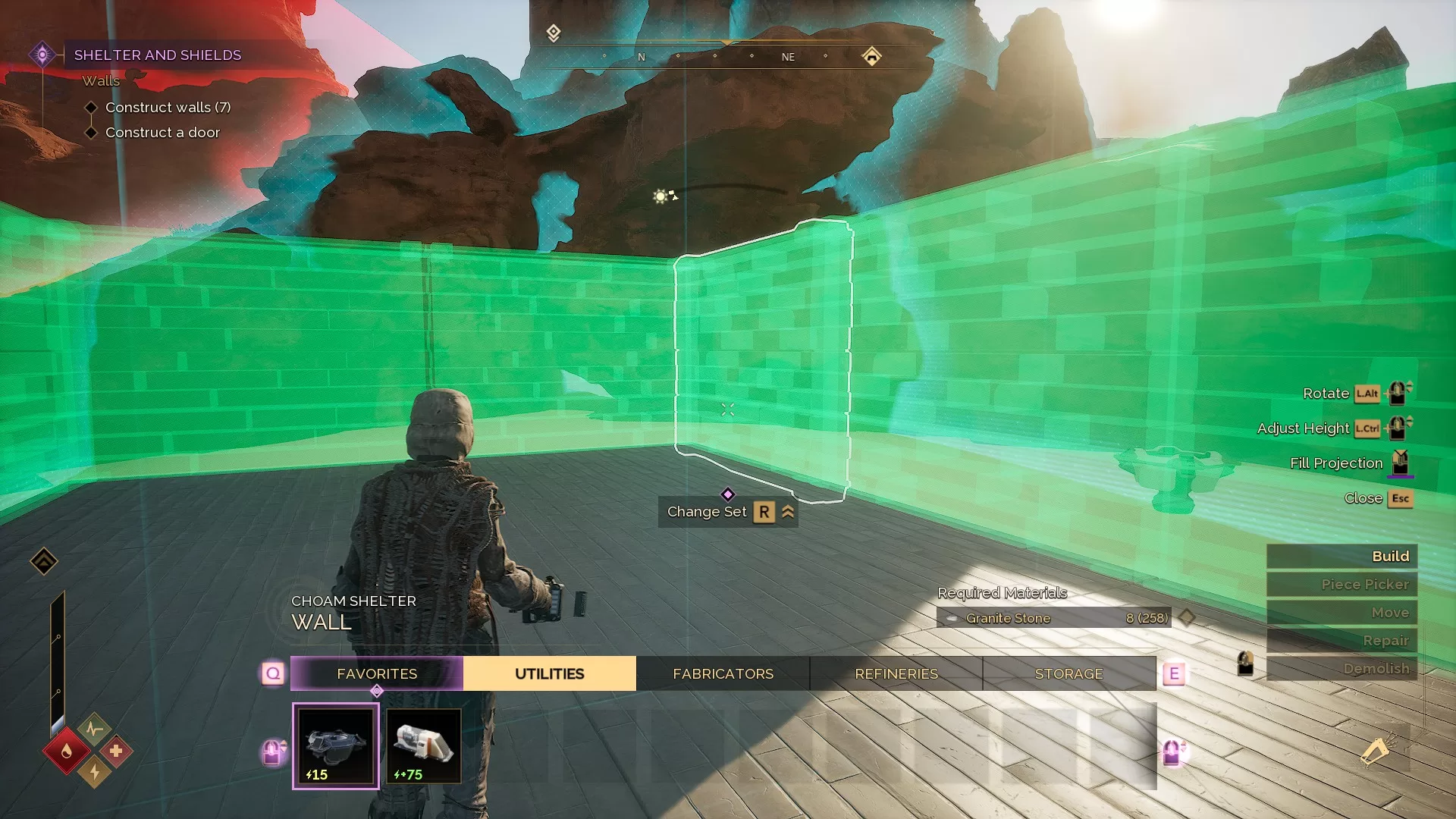This screenshot has width=1456, height=819.
Task: Select the Utilities category tab
Action: pos(549,673)
